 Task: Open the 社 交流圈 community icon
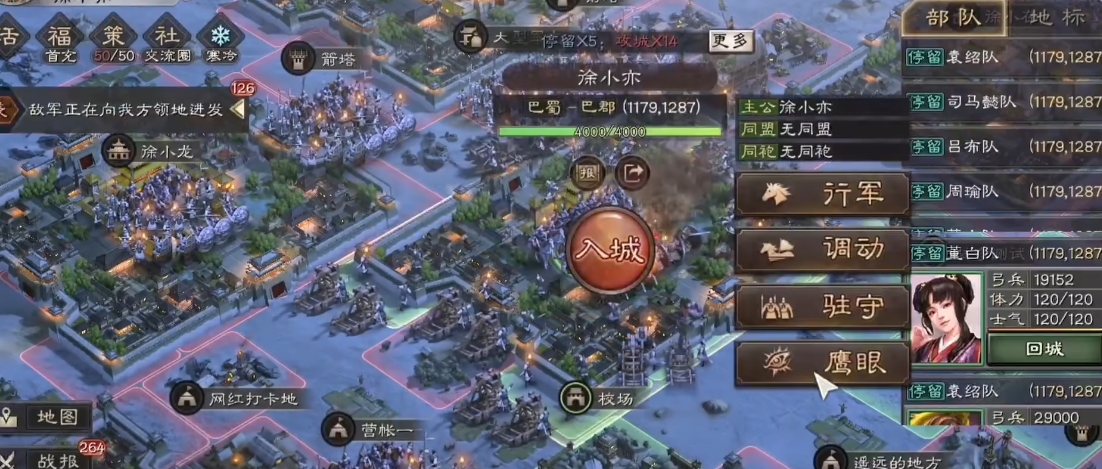pyautogui.click(x=165, y=38)
